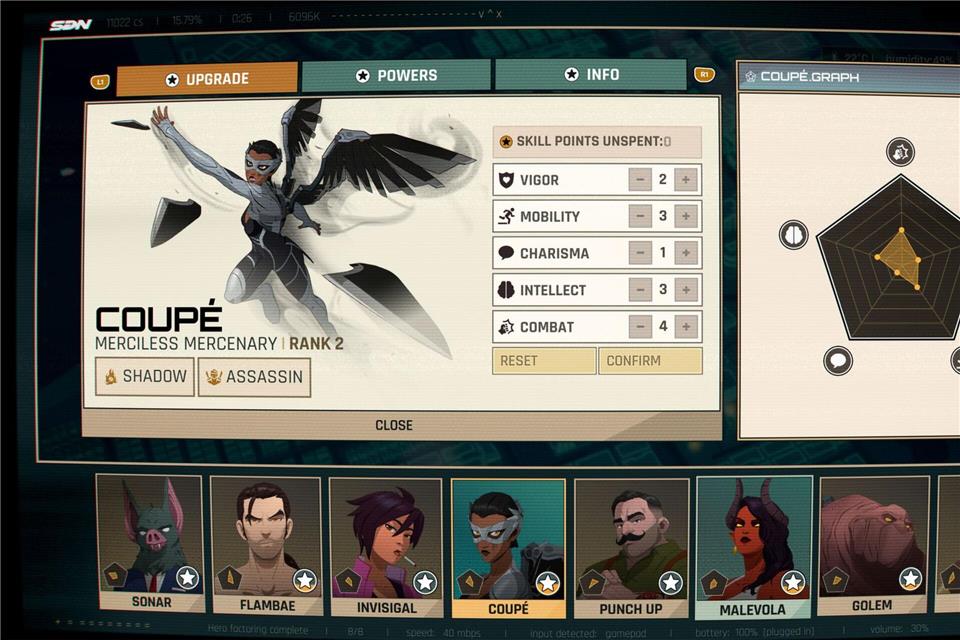Viewport: 960px width, 640px height.
Task: Choose the Malevola hero portrait
Action: click(752, 543)
